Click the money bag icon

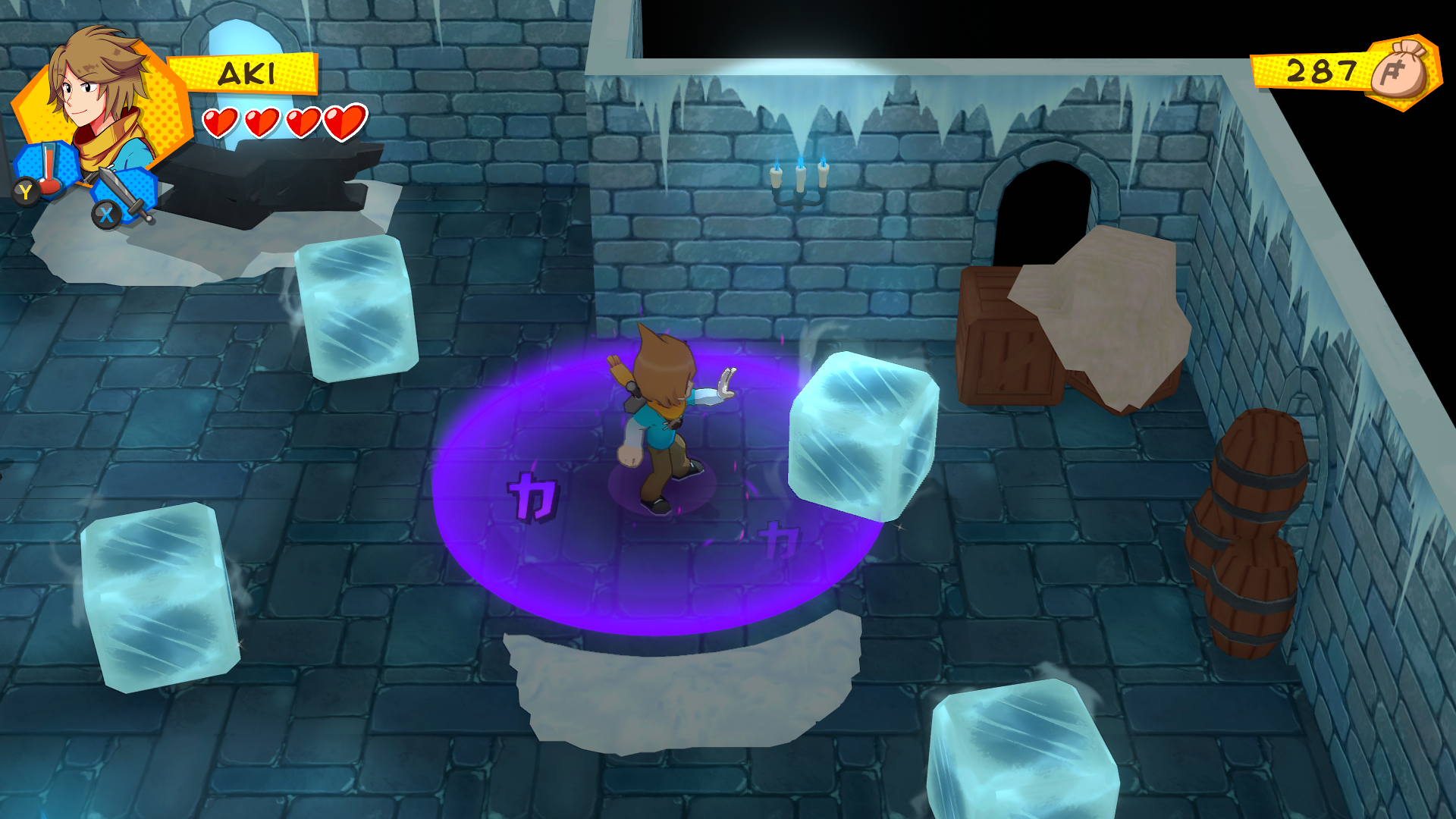tap(1404, 71)
